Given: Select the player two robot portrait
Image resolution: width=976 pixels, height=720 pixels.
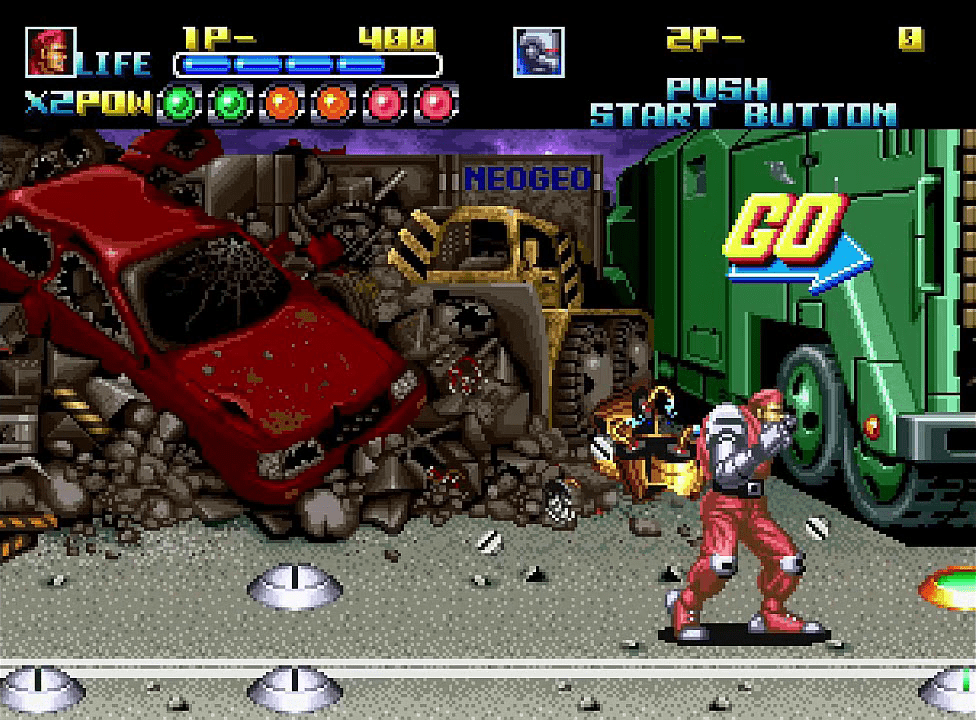Looking at the screenshot, I should (539, 52).
